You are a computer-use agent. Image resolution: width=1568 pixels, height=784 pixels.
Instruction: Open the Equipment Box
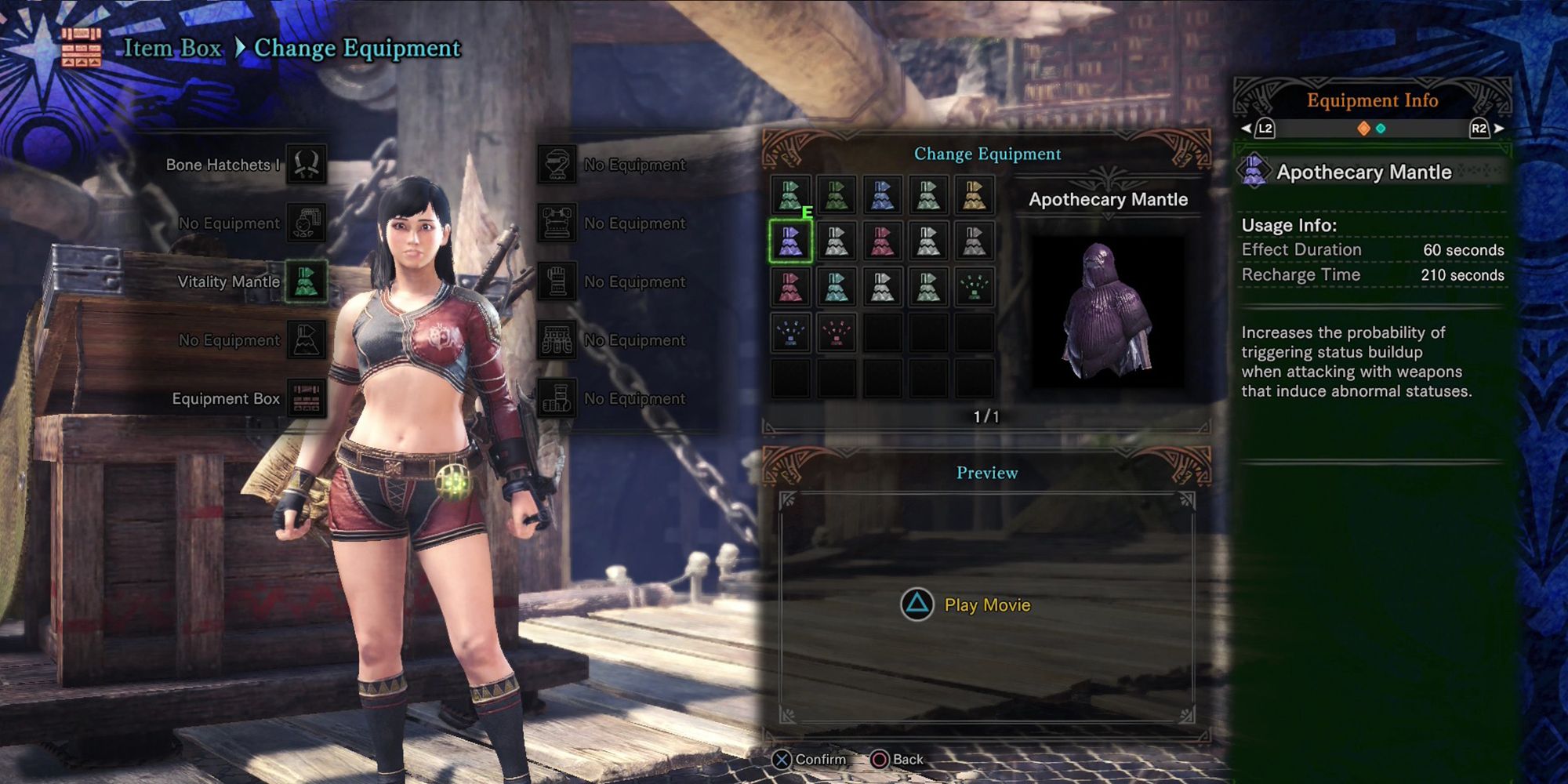(x=306, y=398)
